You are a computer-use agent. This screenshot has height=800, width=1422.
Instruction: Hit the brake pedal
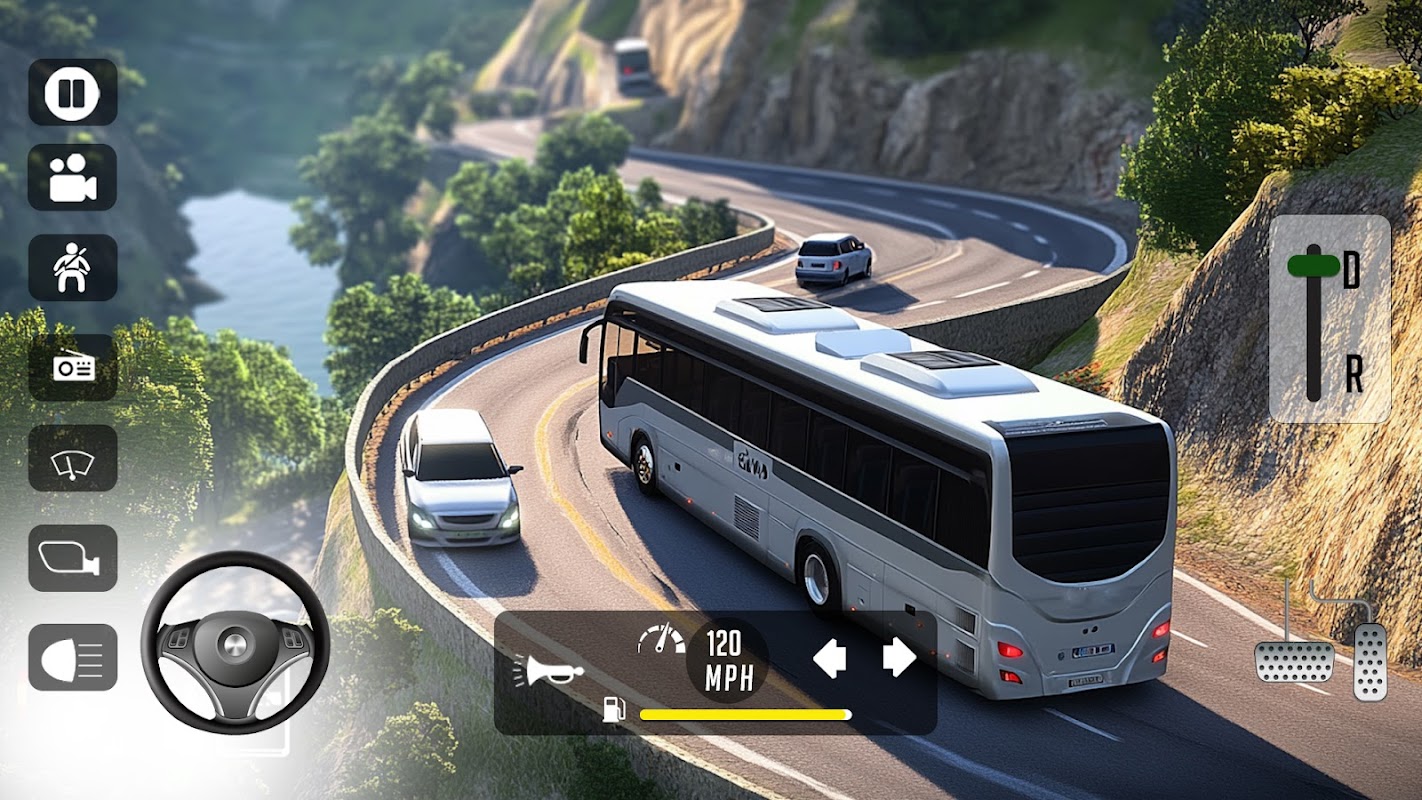click(1294, 661)
